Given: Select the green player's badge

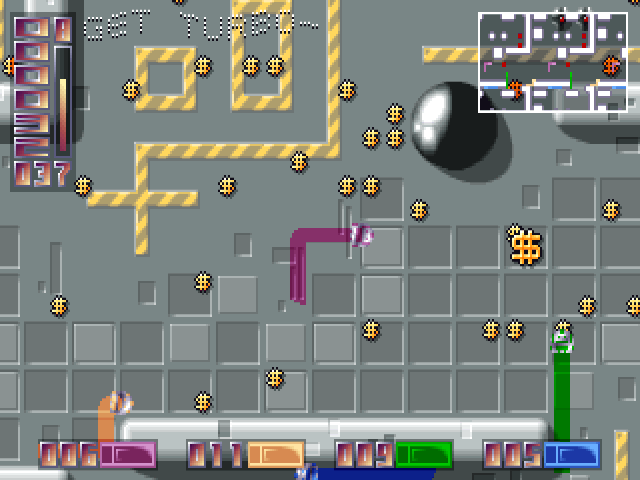Looking at the screenshot, I should click(423, 455).
